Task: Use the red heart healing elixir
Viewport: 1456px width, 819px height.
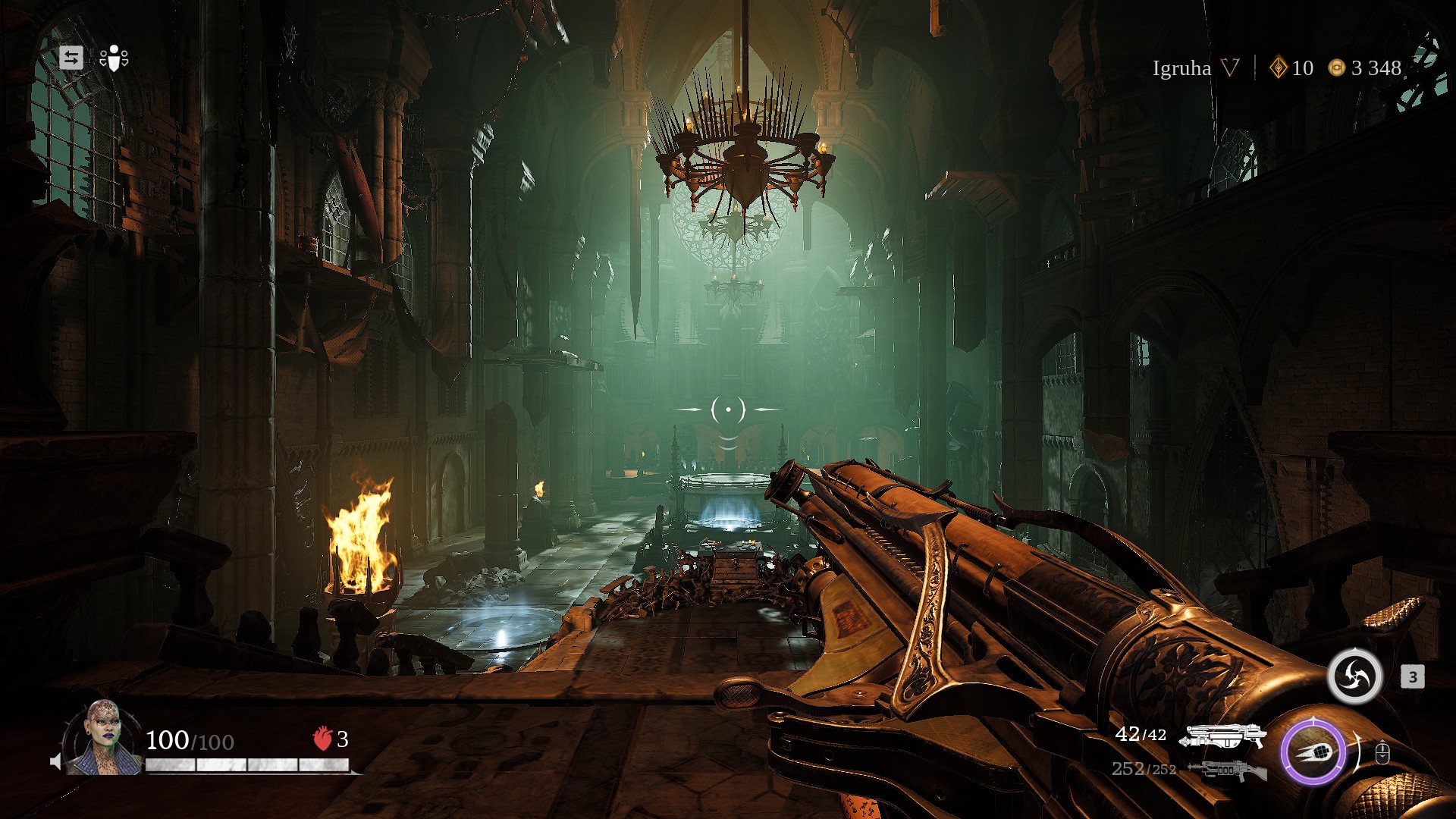Action: [323, 738]
